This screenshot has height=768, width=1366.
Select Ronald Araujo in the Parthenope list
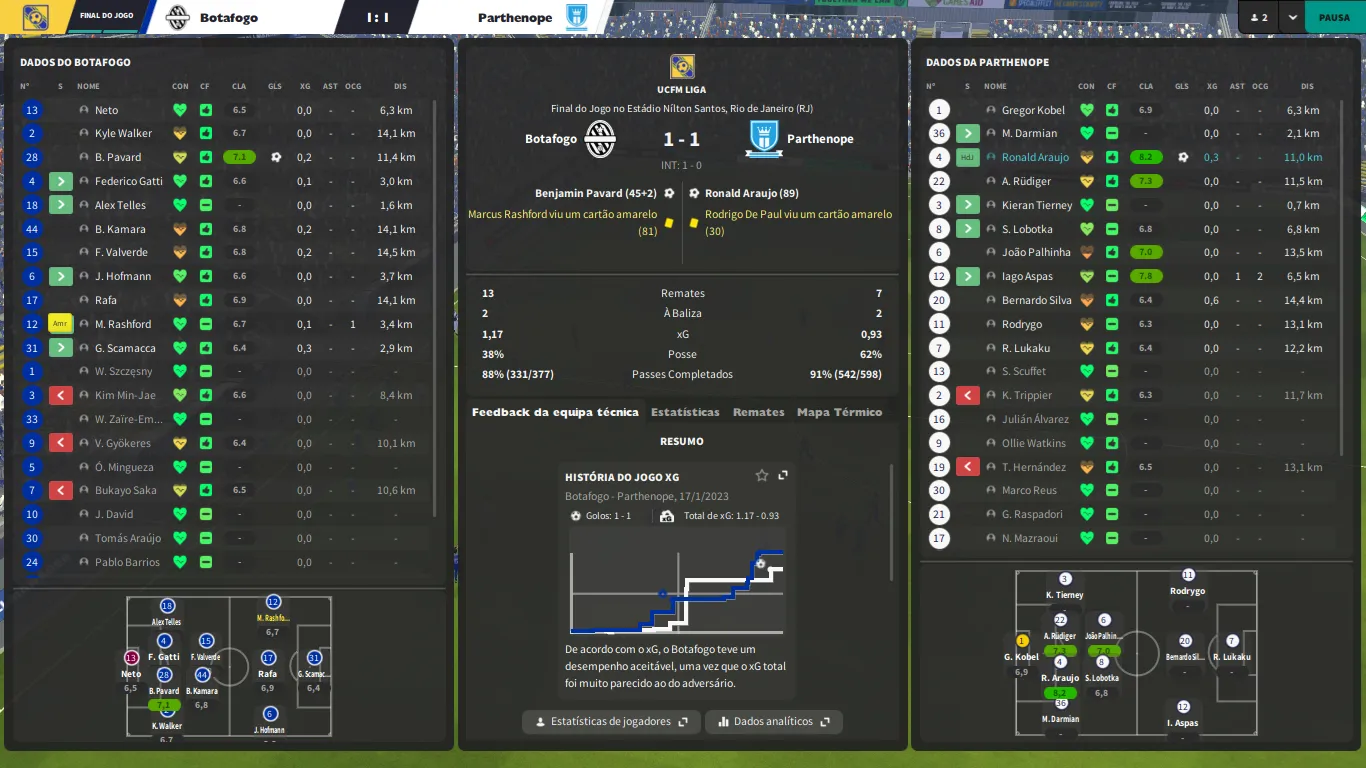1035,157
